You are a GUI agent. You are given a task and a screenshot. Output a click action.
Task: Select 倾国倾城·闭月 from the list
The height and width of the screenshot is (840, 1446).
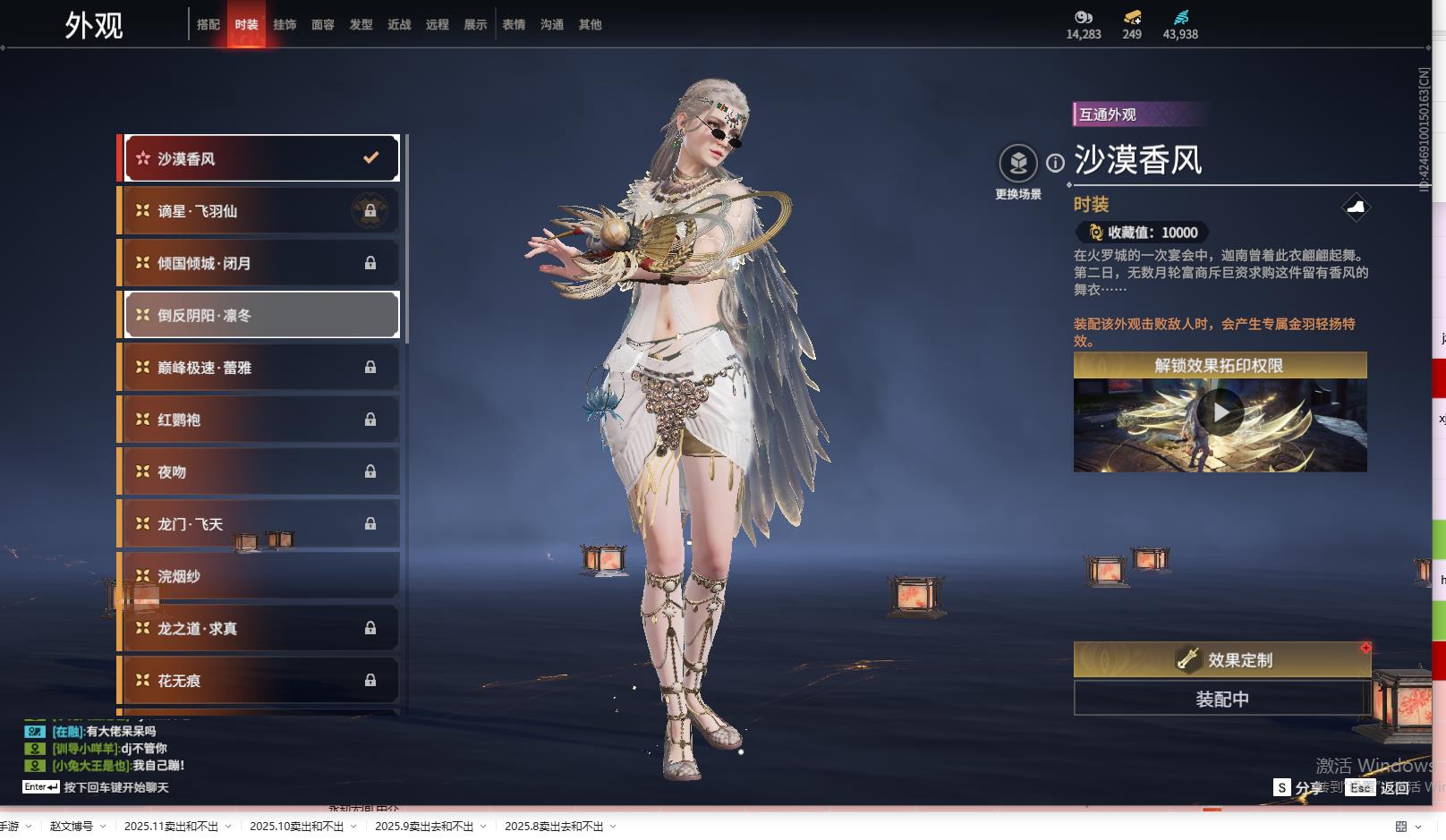tap(260, 263)
